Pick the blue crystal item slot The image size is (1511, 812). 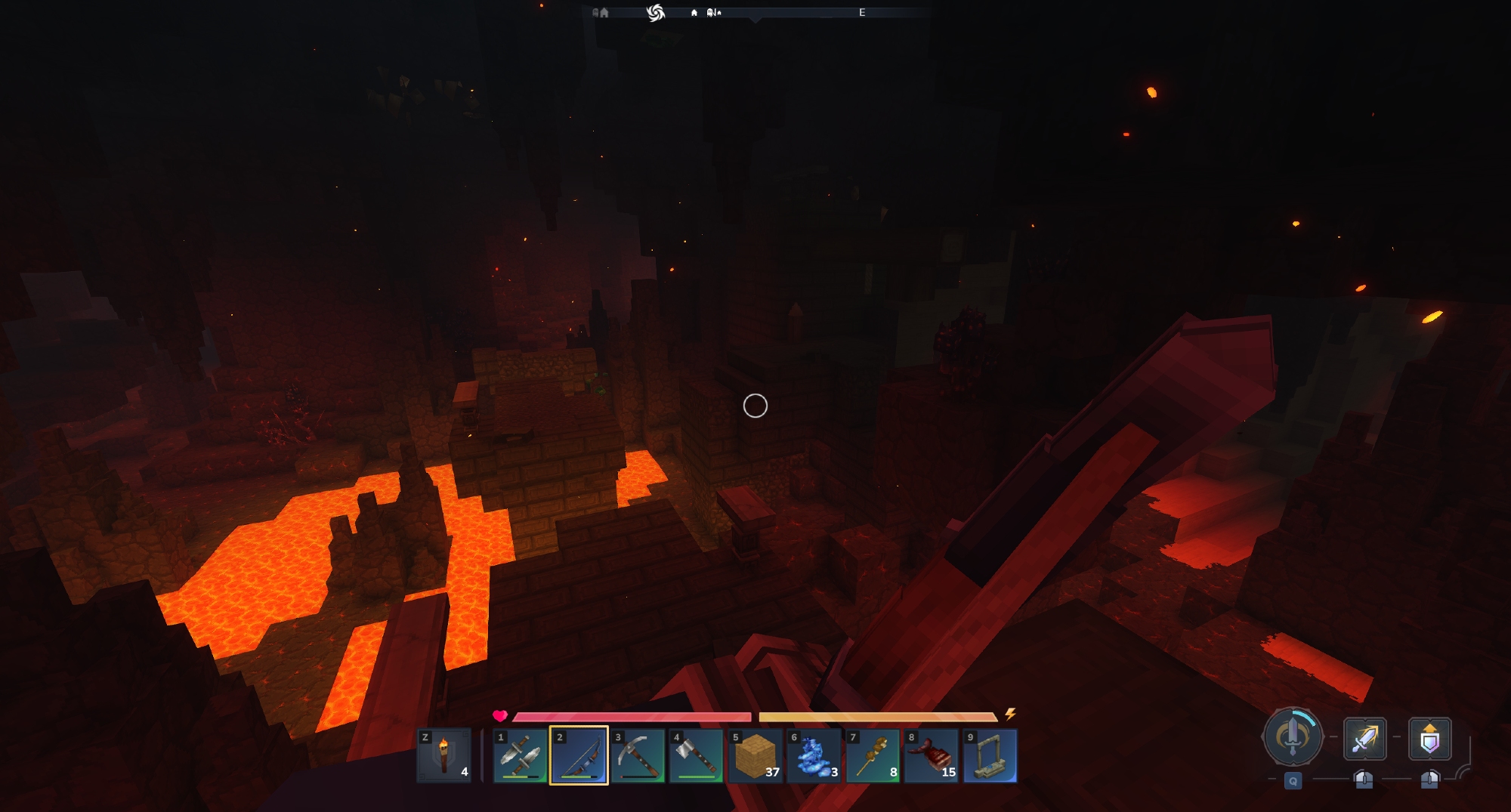pos(814,755)
